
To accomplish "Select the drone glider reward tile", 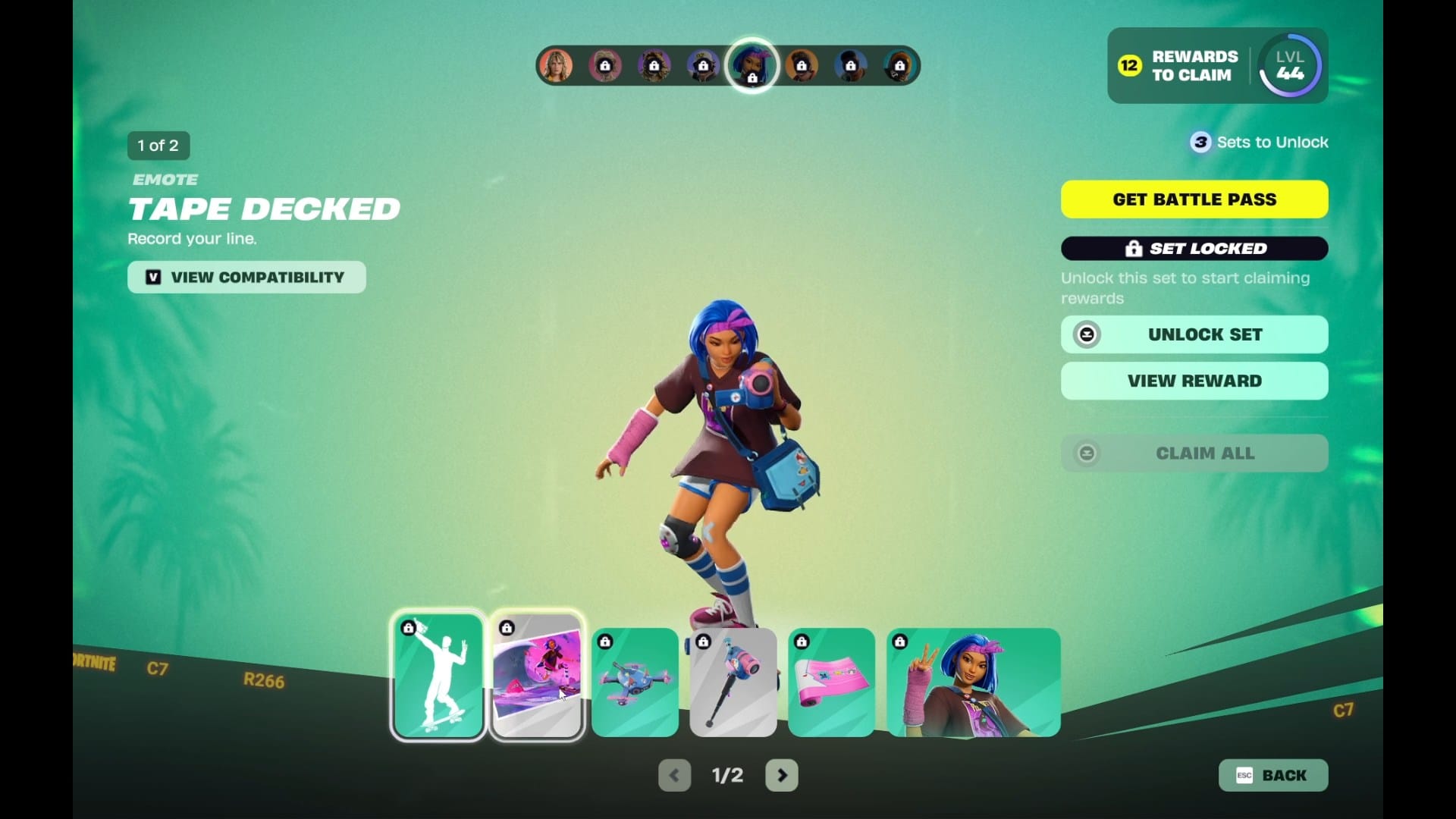I will [x=635, y=682].
